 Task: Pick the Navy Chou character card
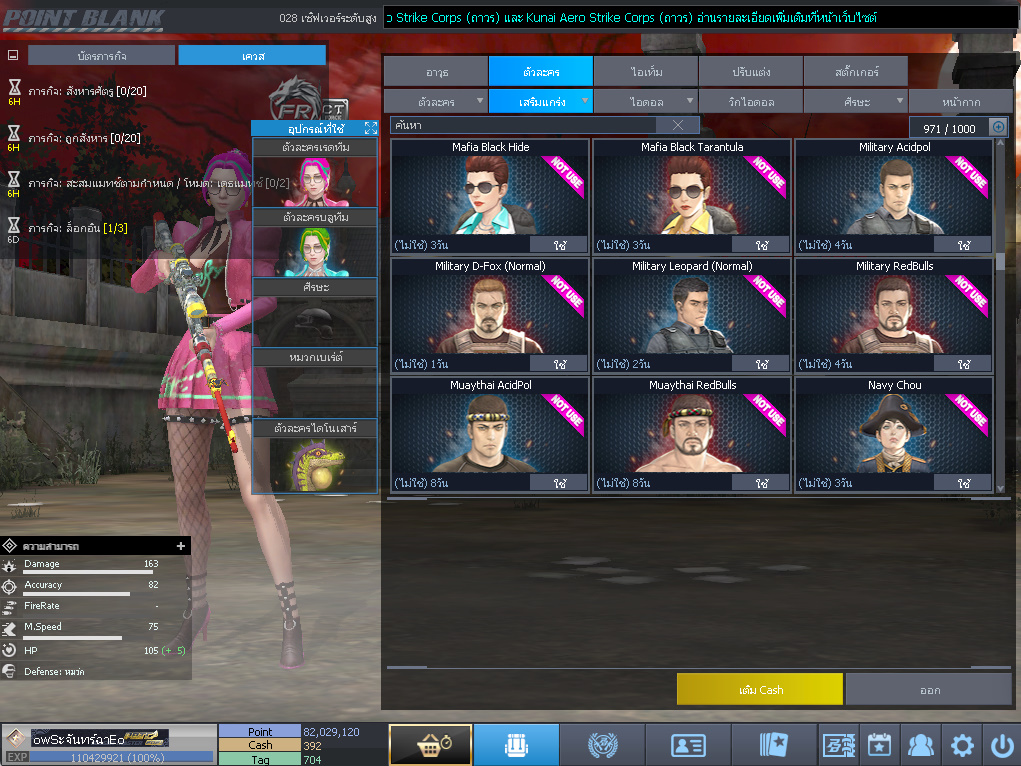click(x=894, y=433)
